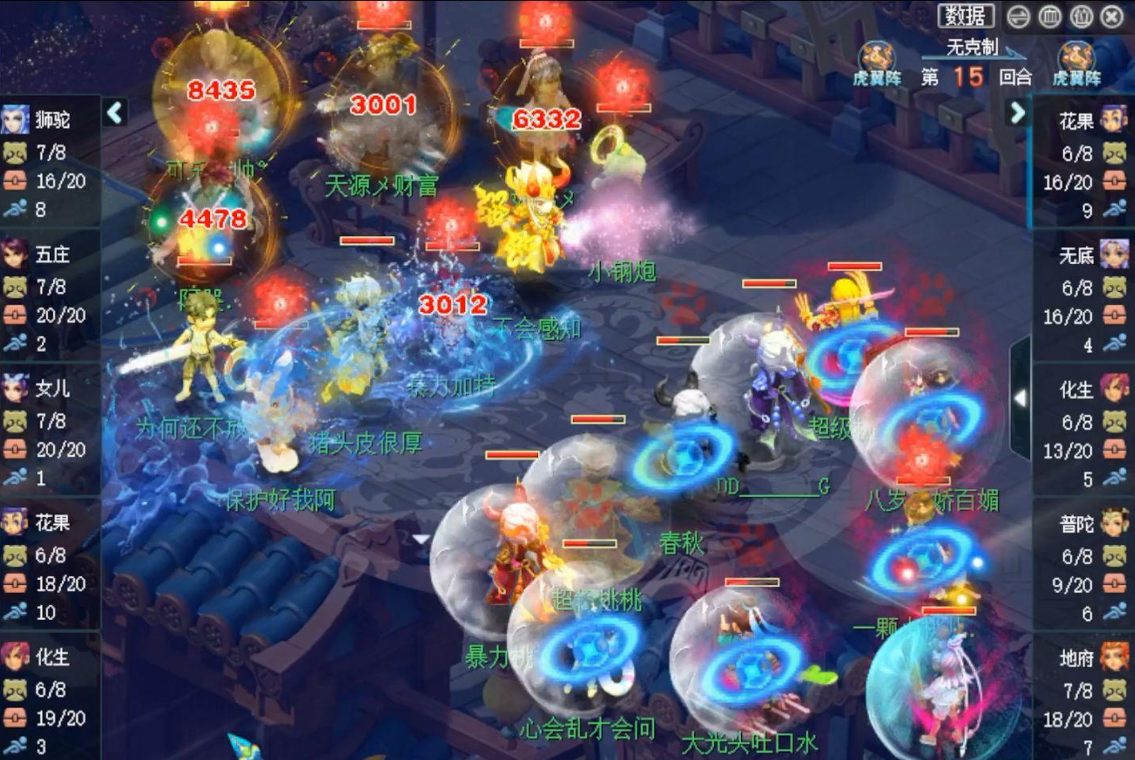Collapse the panel using the arrow beside 狮驼

pyautogui.click(x=115, y=112)
